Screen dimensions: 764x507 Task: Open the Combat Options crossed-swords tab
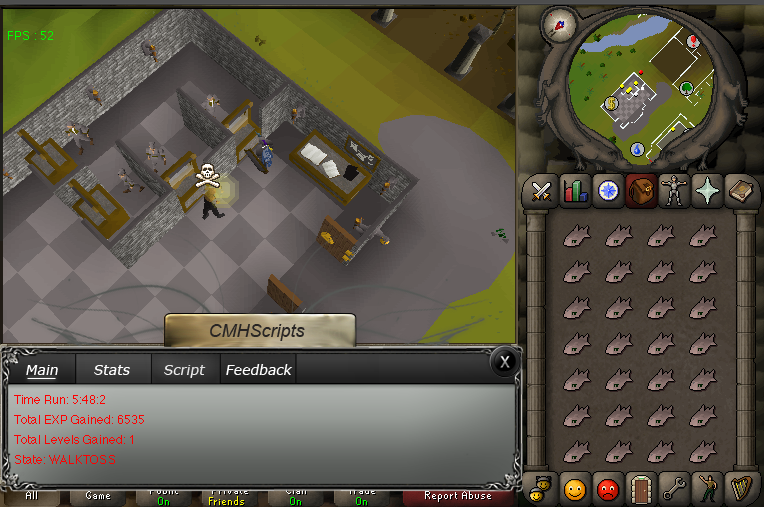click(542, 190)
